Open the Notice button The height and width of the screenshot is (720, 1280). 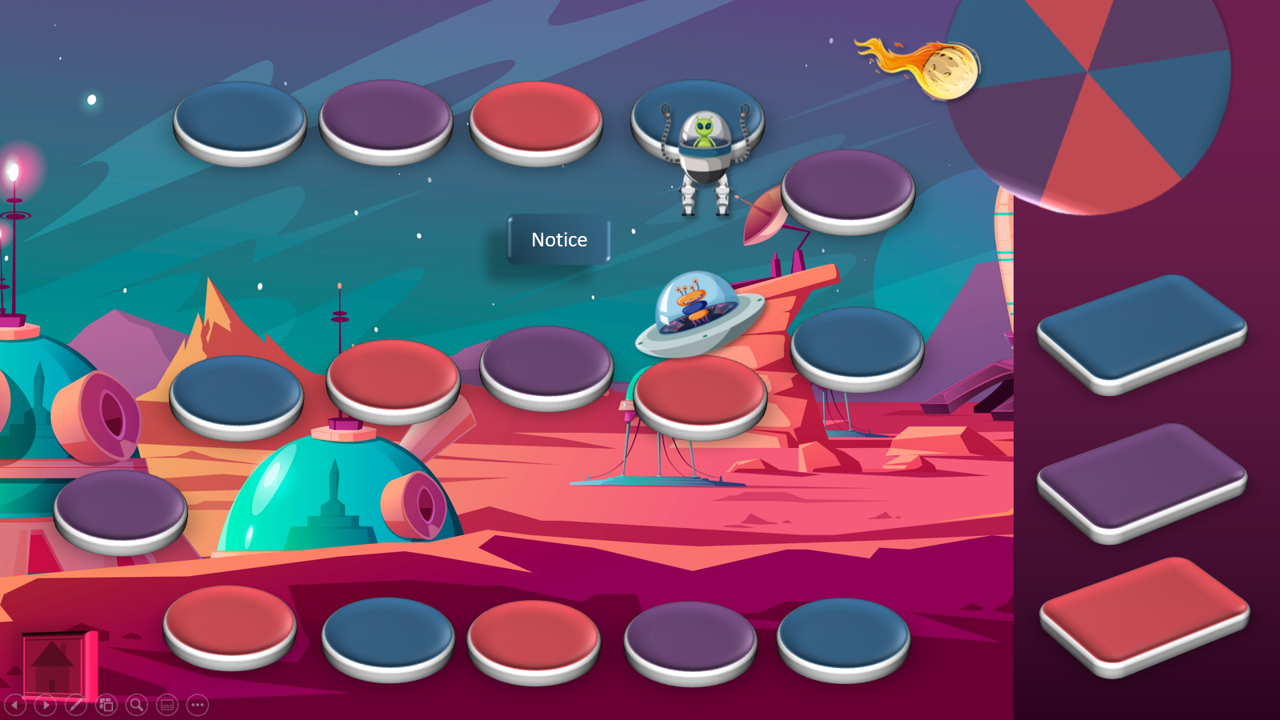click(559, 240)
